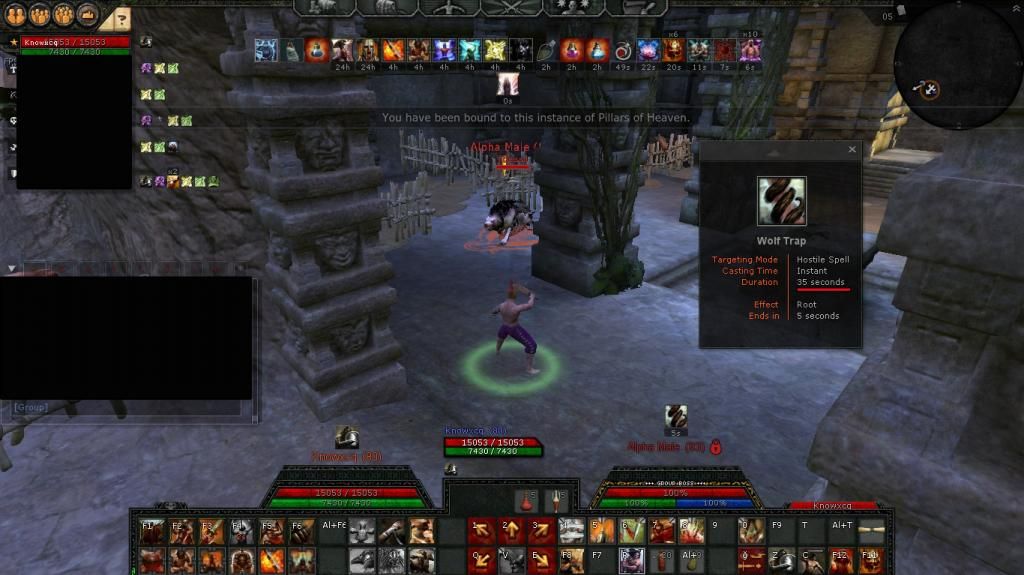
Task: Select the Group chat tab label
Action: (31, 408)
